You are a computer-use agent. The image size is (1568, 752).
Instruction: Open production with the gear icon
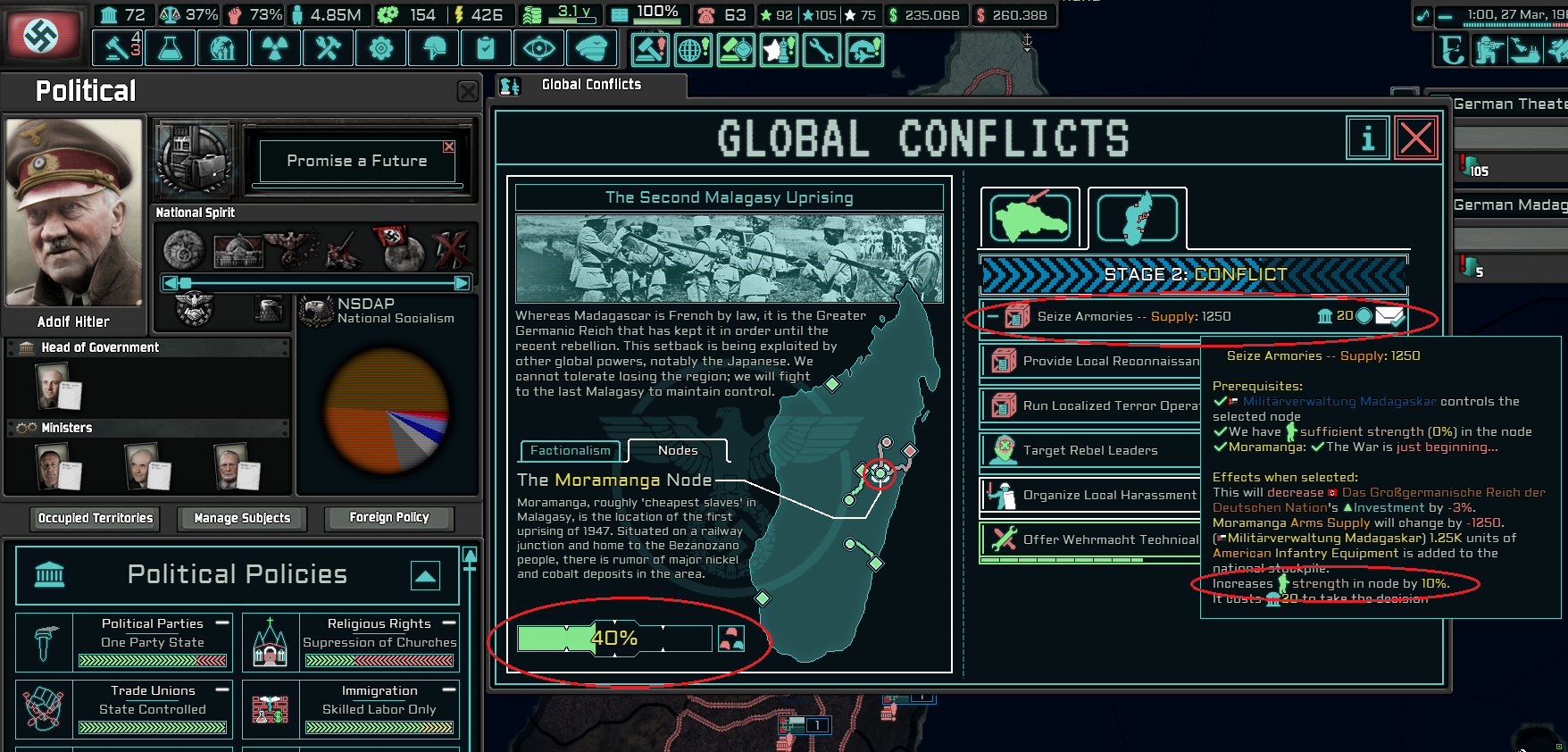click(380, 48)
